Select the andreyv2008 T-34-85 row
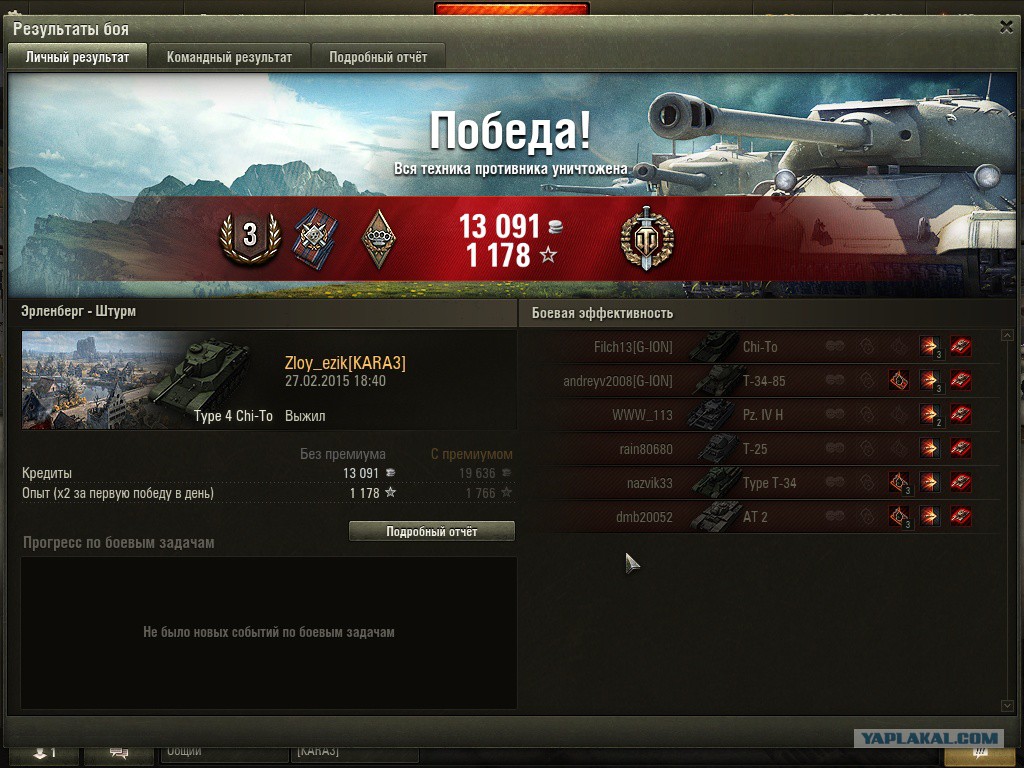 760,381
